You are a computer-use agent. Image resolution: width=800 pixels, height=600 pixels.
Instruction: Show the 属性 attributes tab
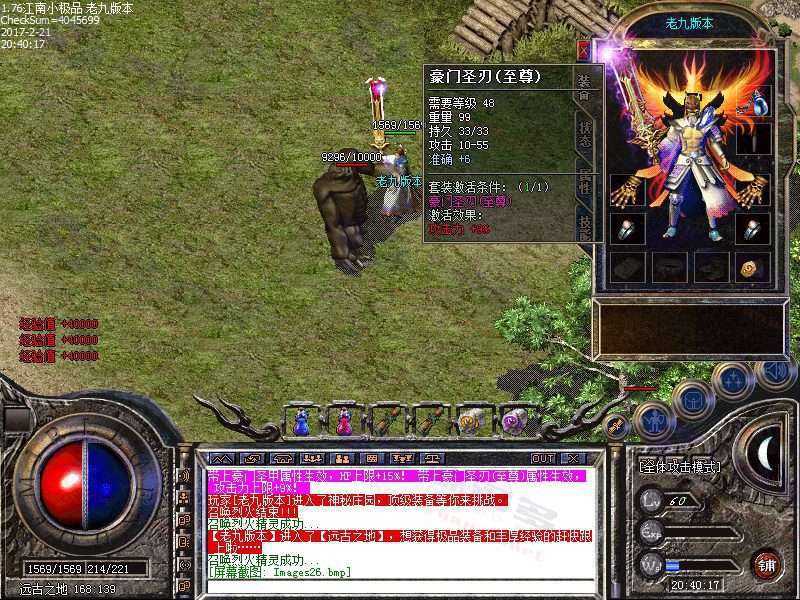pos(585,180)
